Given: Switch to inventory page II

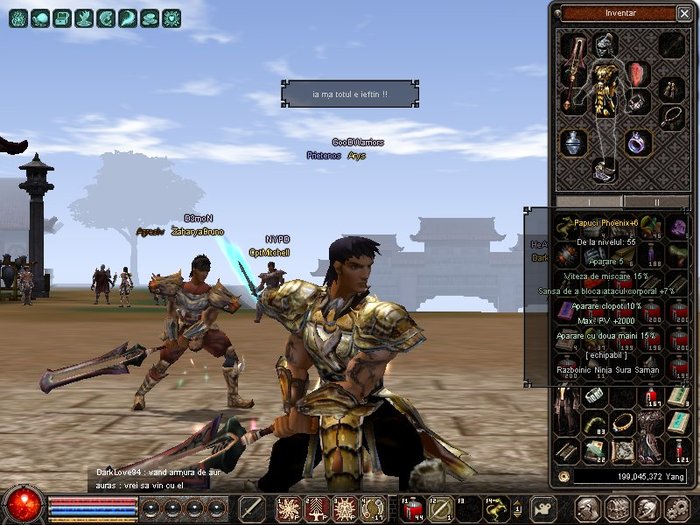Looking at the screenshot, I should 656,201.
